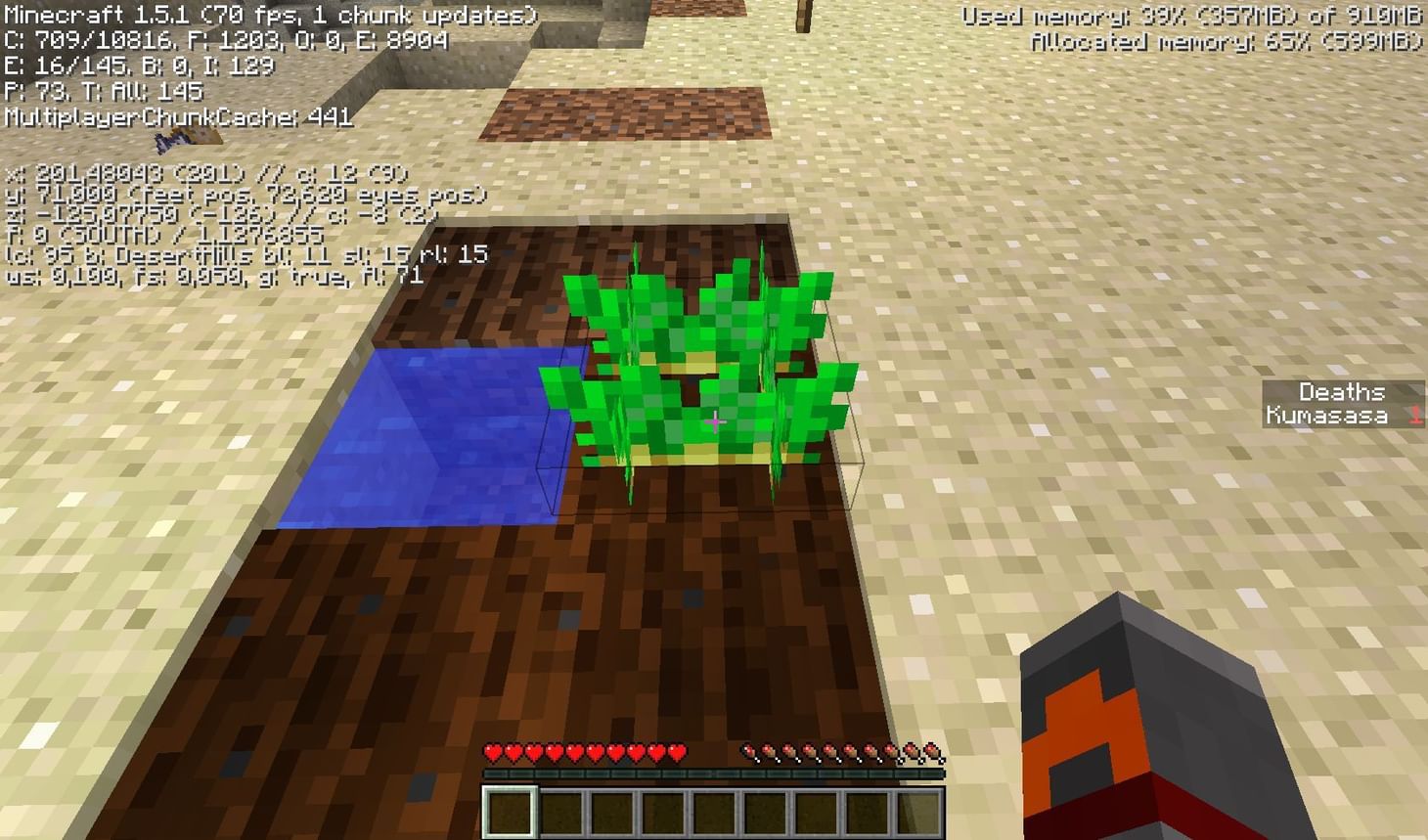
Task: Select the first hotbar slot
Action: (x=508, y=810)
